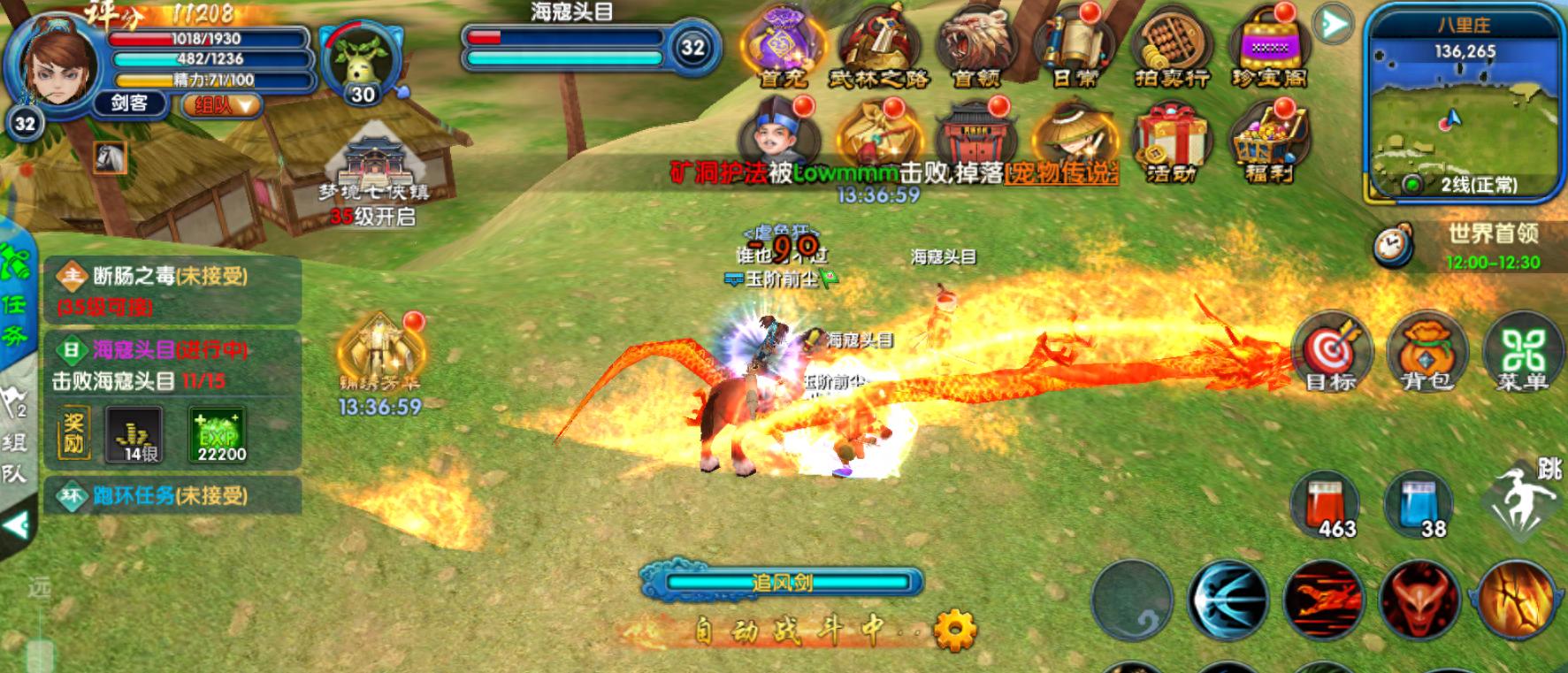Open auto-battle gear settings

coord(955,631)
